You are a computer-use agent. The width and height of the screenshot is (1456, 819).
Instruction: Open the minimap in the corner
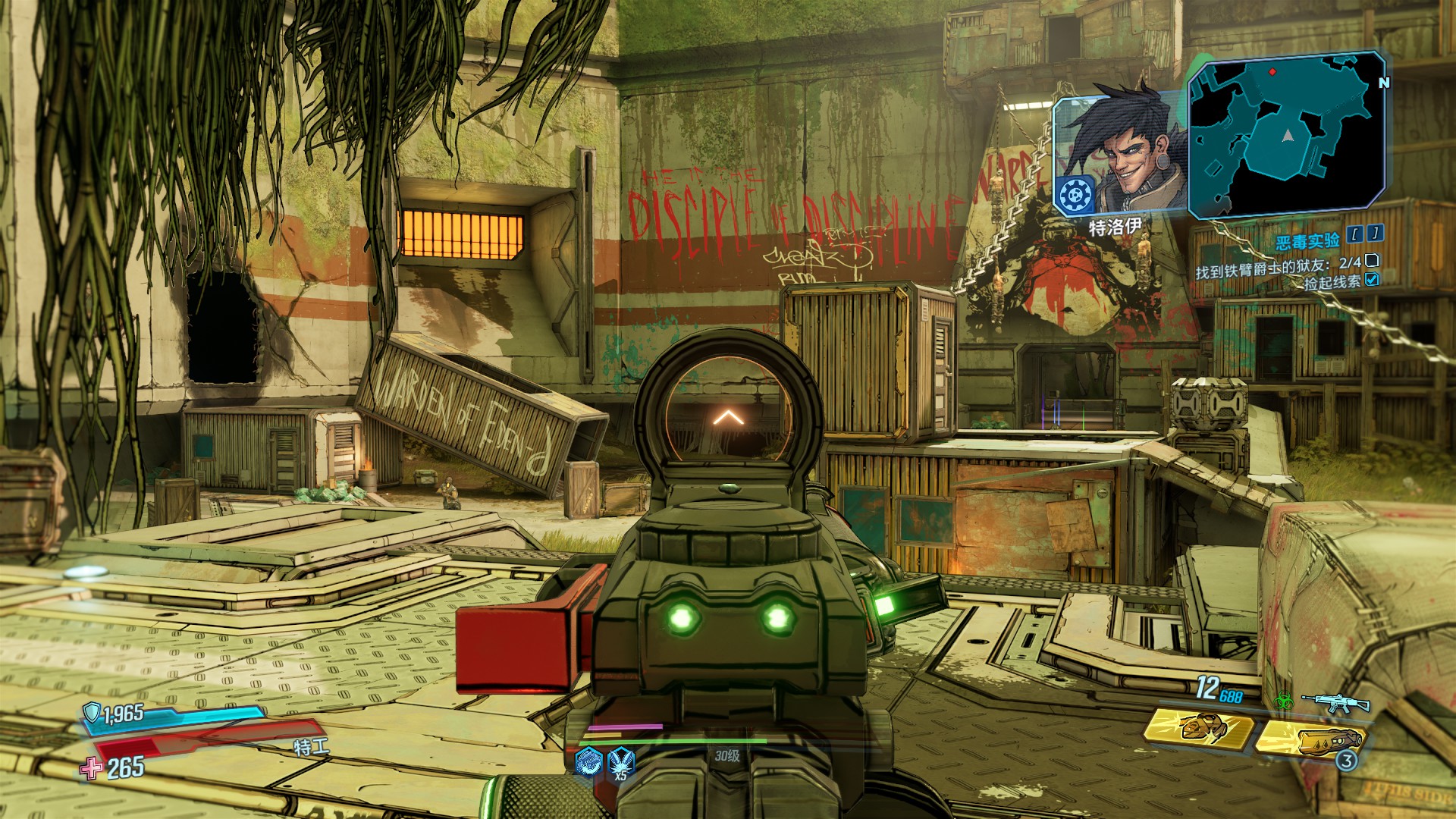tap(1287, 133)
